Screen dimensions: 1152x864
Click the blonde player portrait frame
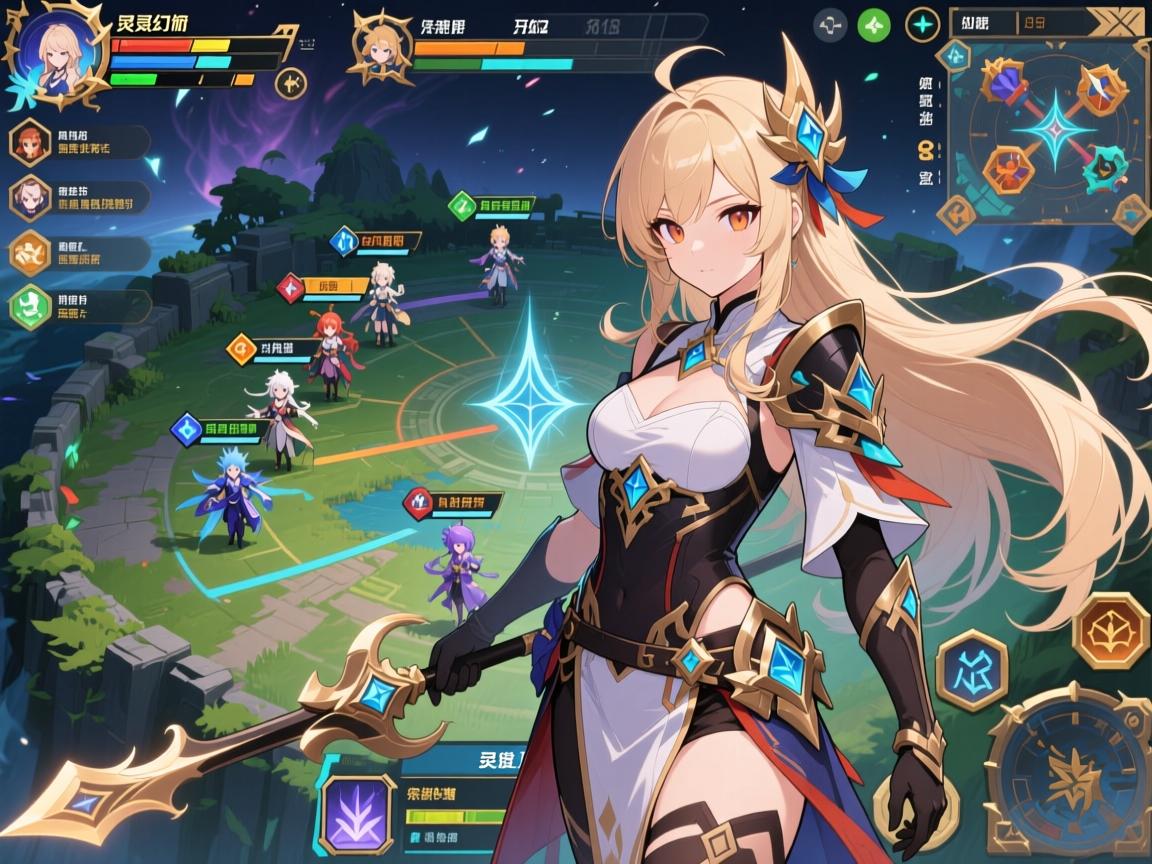(56, 50)
